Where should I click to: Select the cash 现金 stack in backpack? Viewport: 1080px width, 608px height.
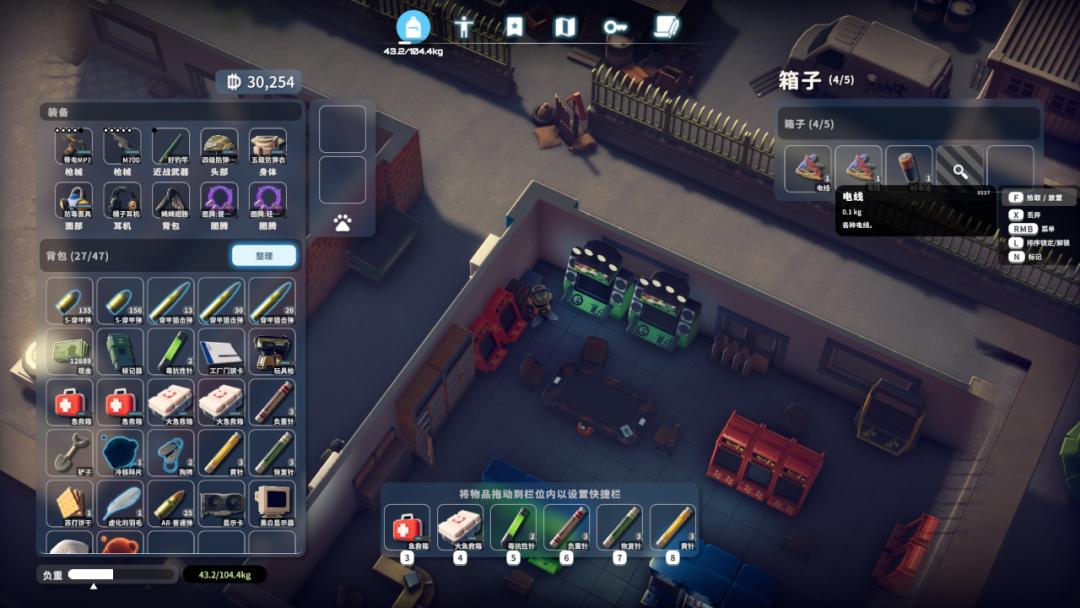70,352
